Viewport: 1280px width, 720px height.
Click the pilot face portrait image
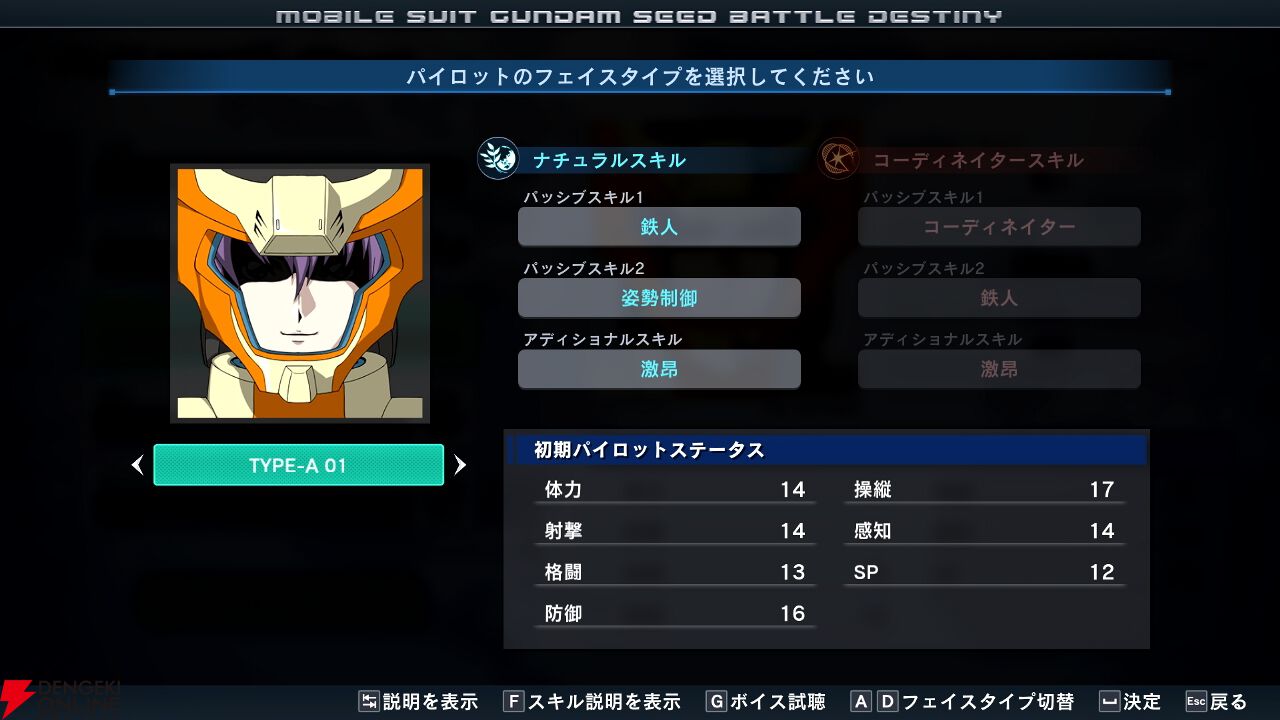(298, 292)
